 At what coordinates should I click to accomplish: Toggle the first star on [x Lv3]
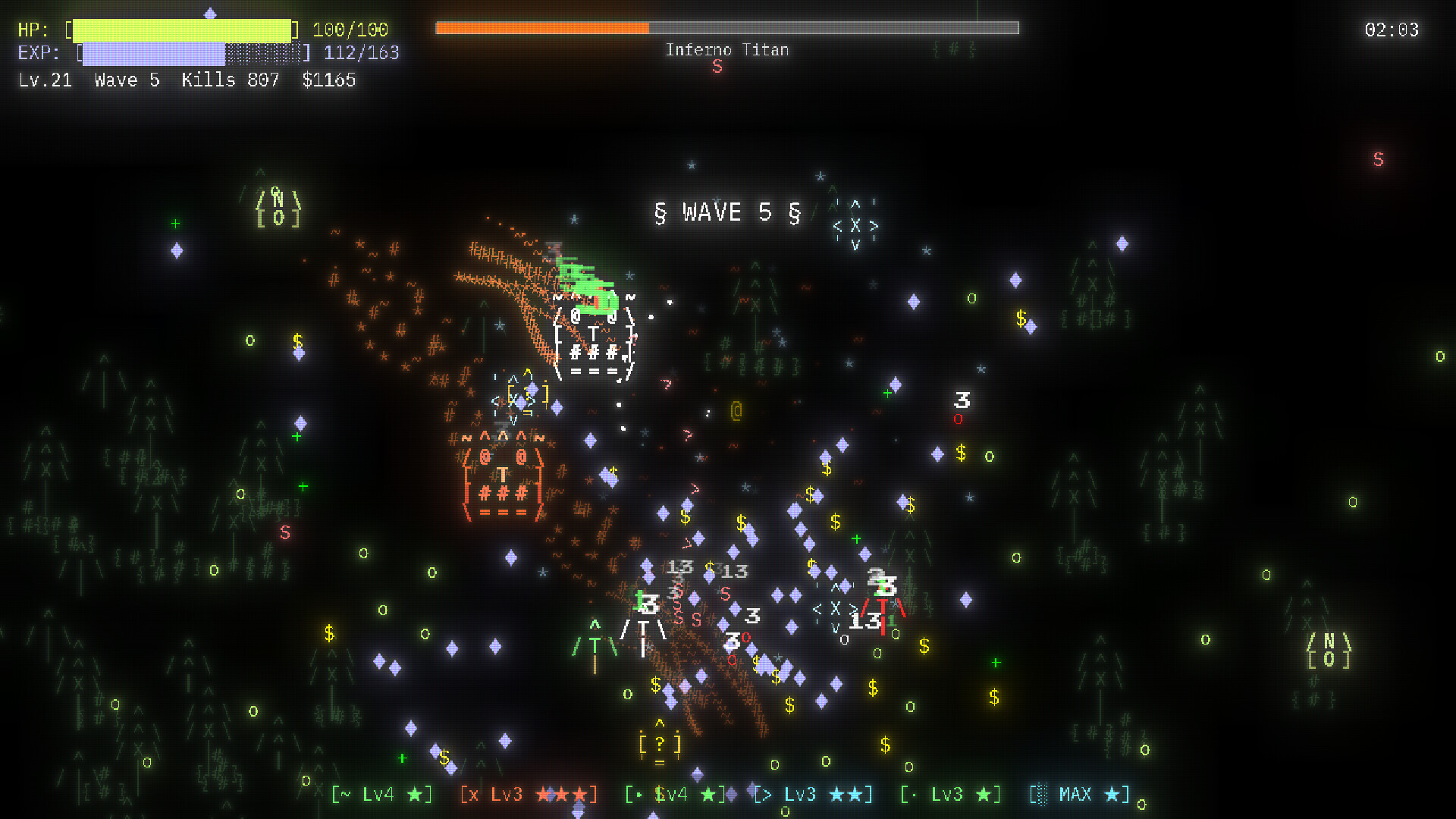tap(541, 795)
